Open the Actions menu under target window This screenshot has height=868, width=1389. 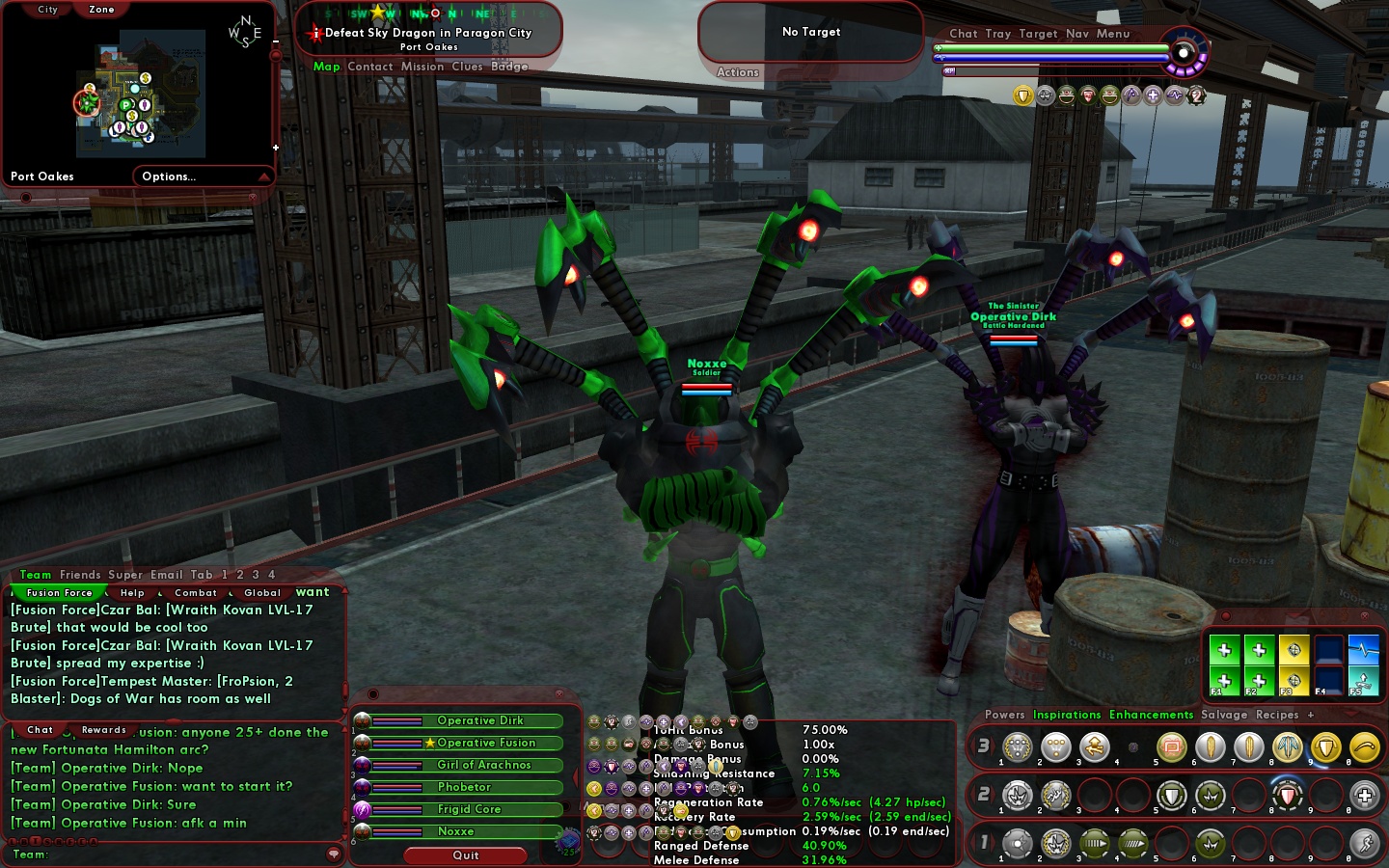pos(738,72)
